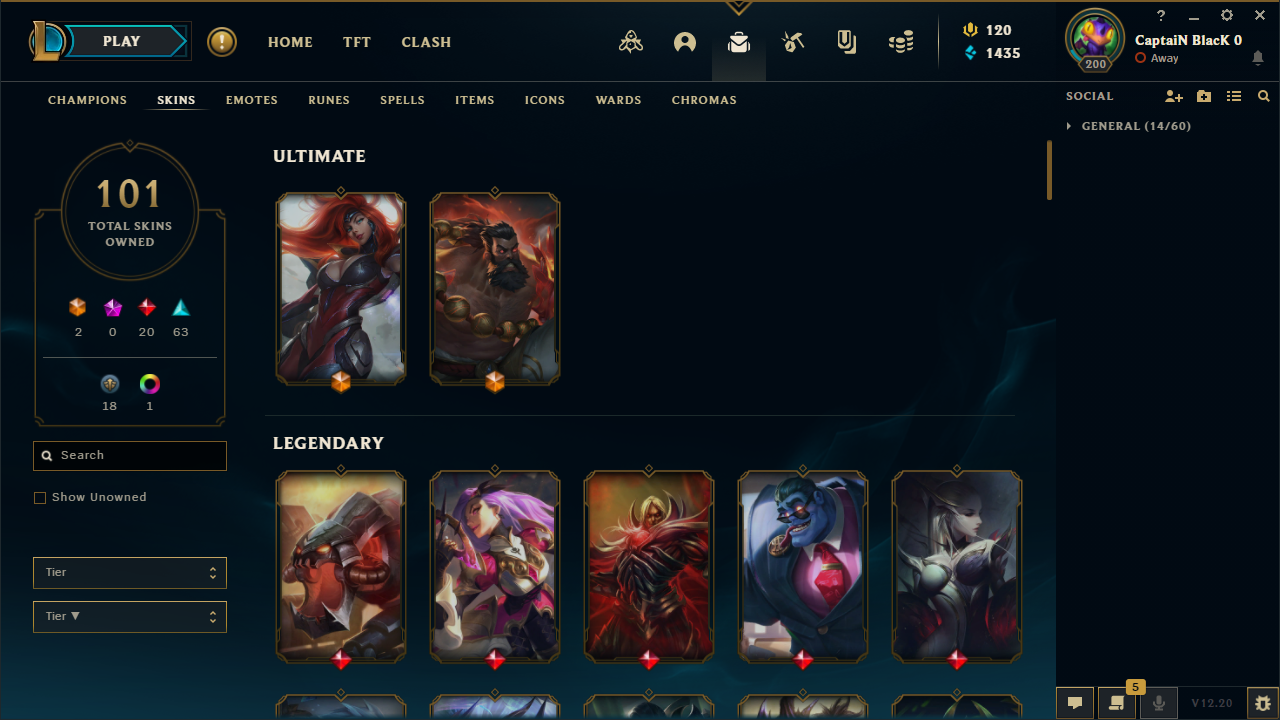
Task: Start a game with the PLAY button
Action: (x=122, y=42)
